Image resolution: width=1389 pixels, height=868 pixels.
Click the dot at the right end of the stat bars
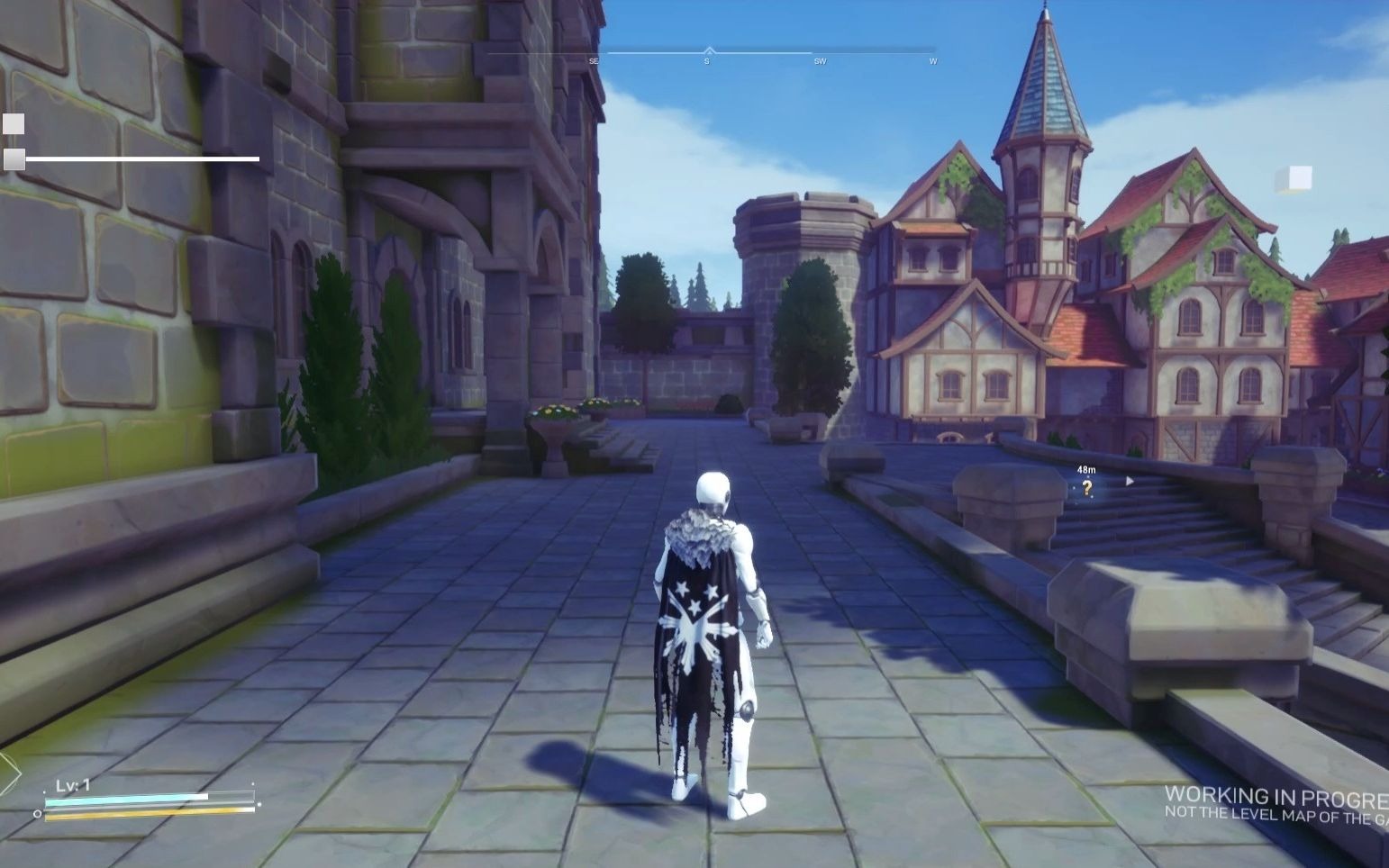[259, 805]
